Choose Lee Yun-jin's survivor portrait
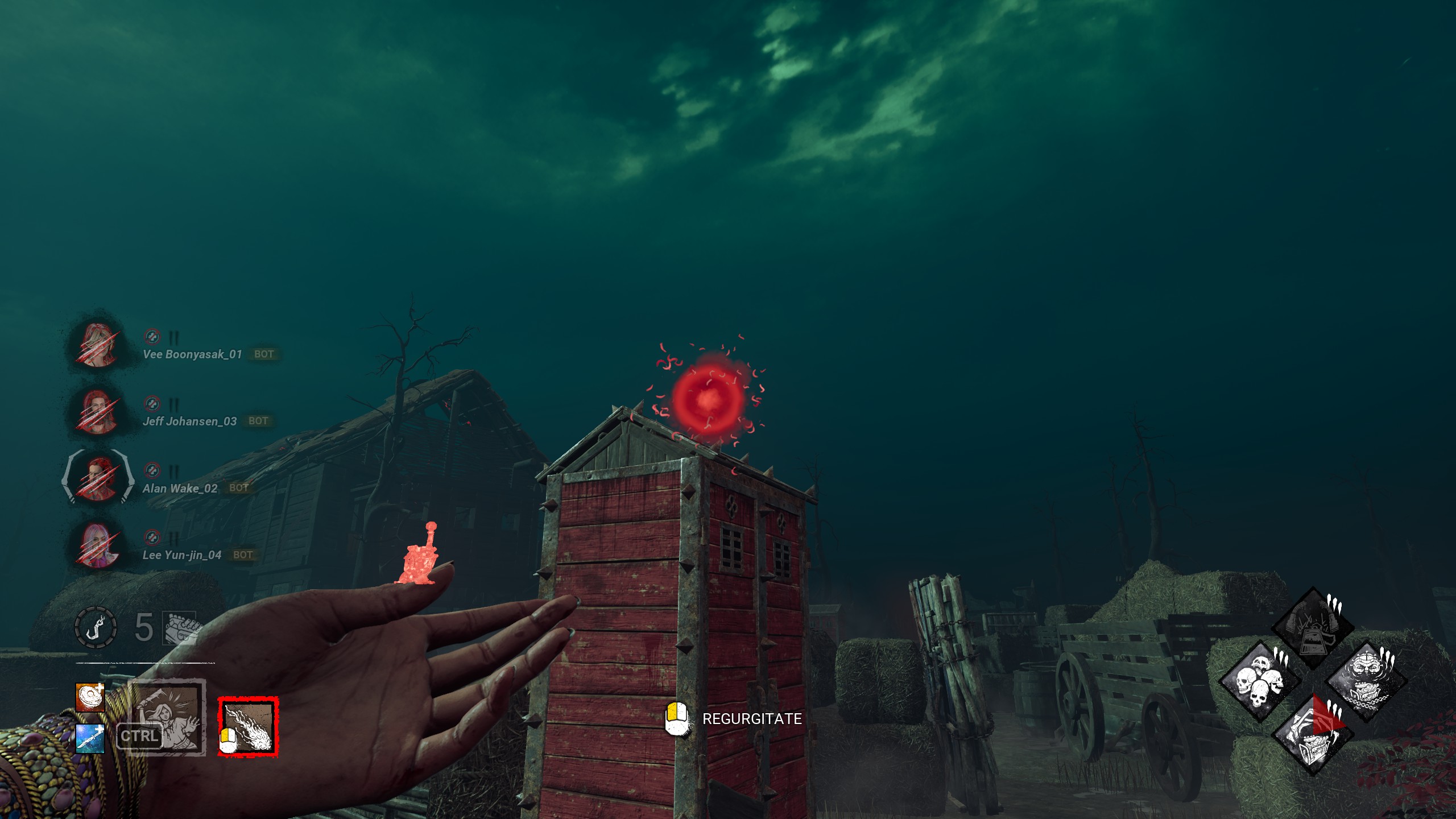This screenshot has height=819, width=1456. pos(97,545)
